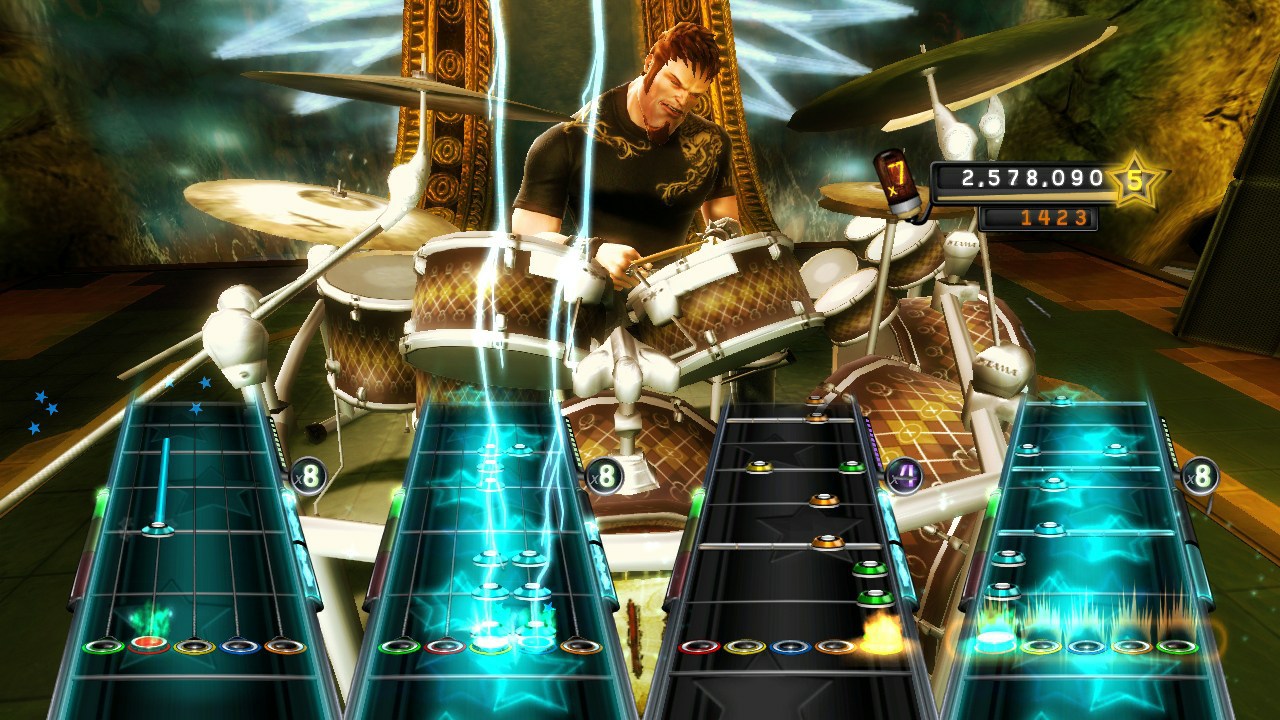Click the flaming orange drum note
The height and width of the screenshot is (720, 1280).
click(x=881, y=638)
